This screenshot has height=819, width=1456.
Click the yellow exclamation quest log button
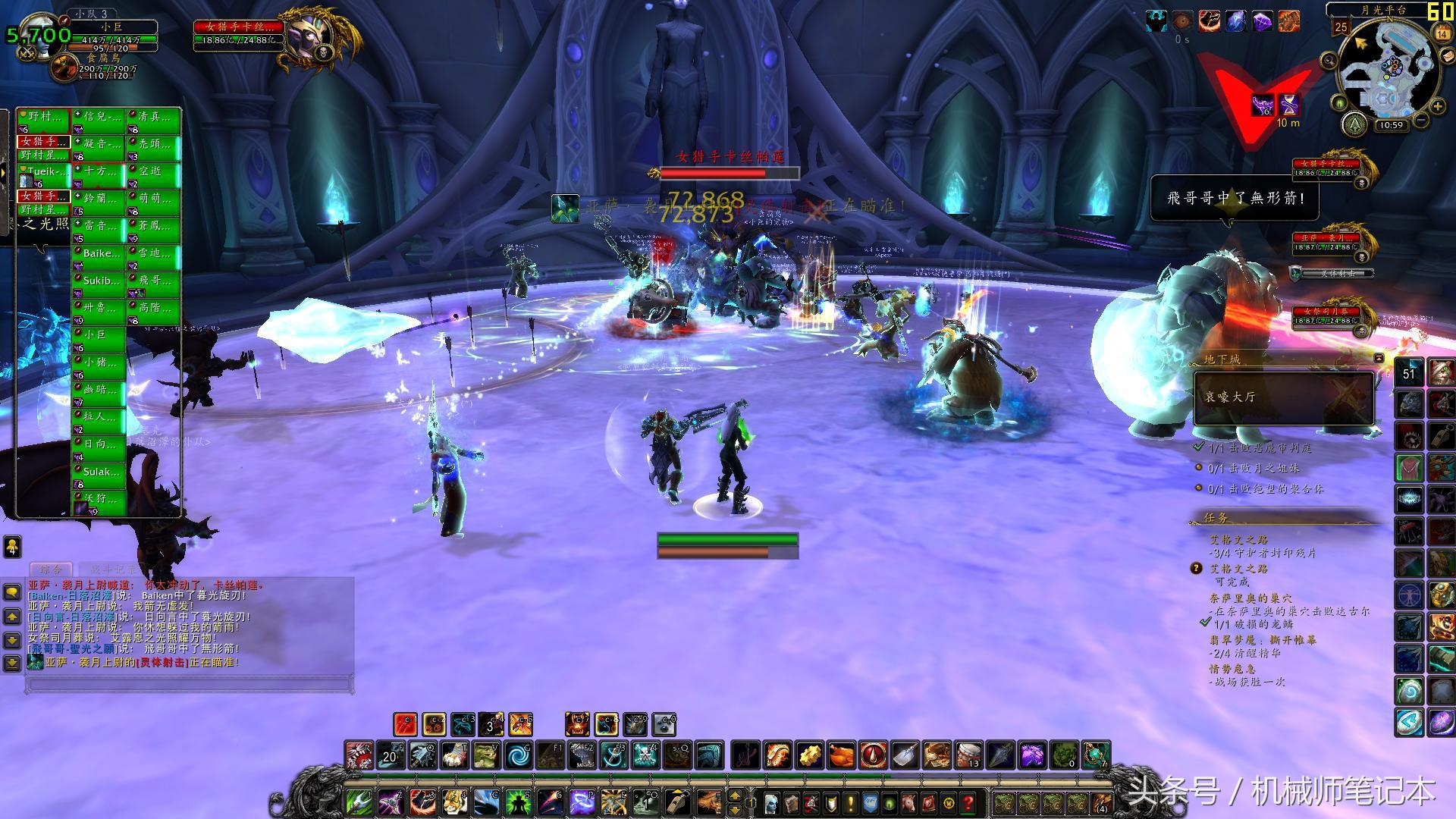tap(851, 802)
